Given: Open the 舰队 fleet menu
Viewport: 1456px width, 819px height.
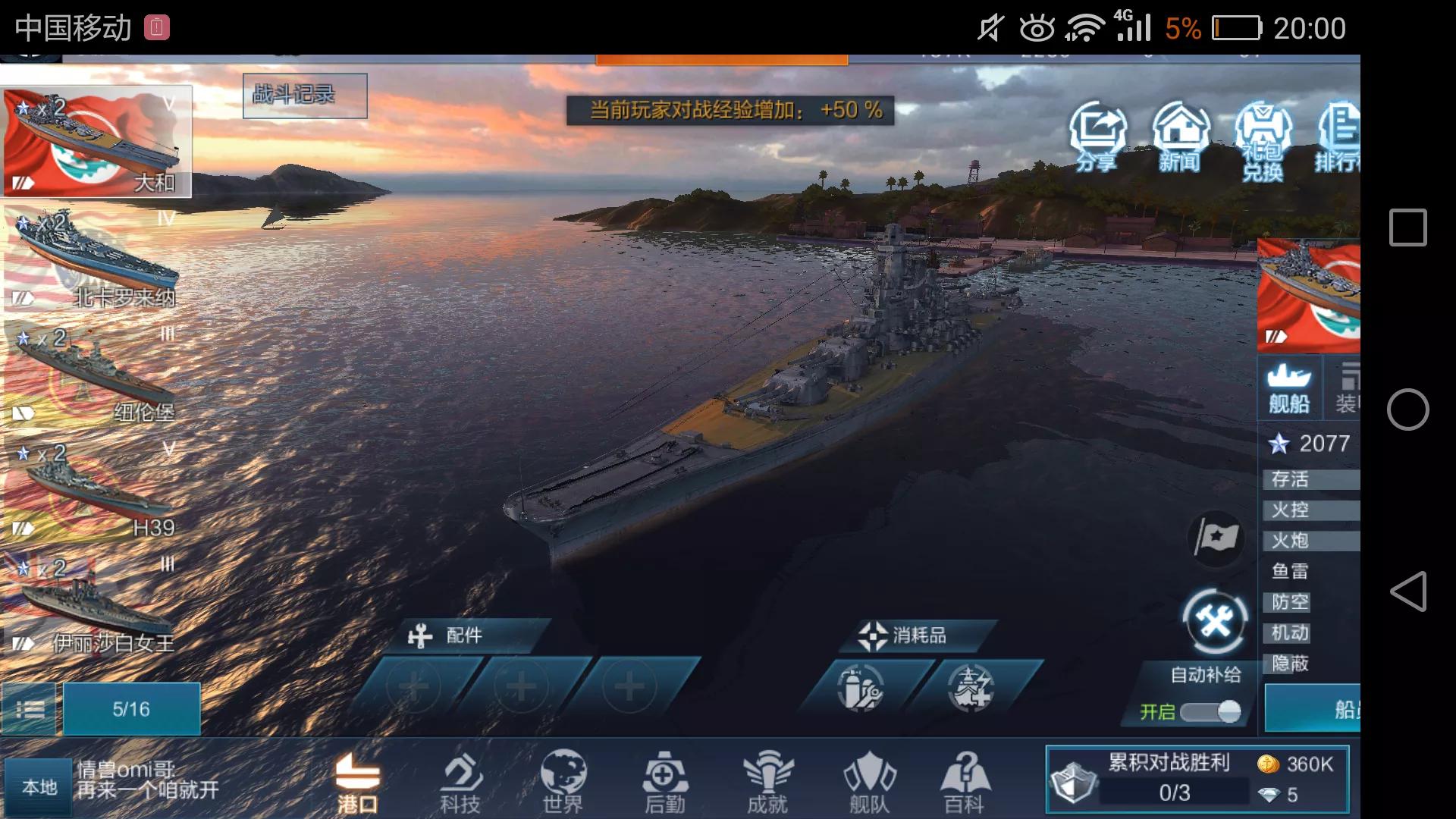Looking at the screenshot, I should coord(869,782).
